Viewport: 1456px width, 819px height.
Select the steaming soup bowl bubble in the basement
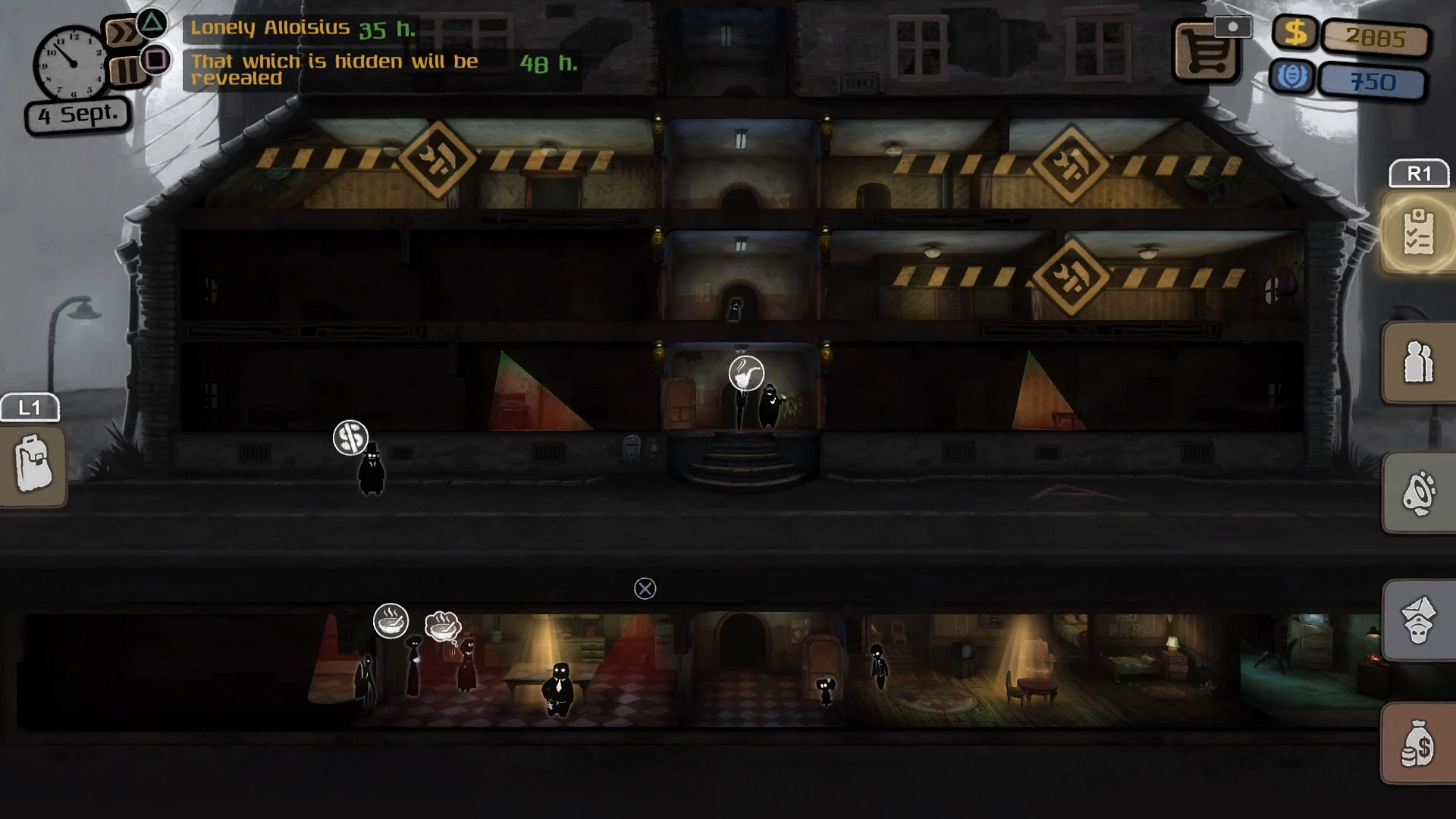tap(390, 621)
